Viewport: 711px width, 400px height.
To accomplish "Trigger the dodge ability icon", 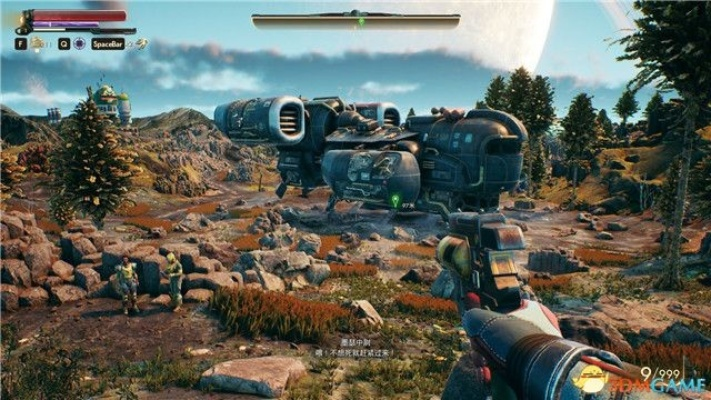I will 142,44.
